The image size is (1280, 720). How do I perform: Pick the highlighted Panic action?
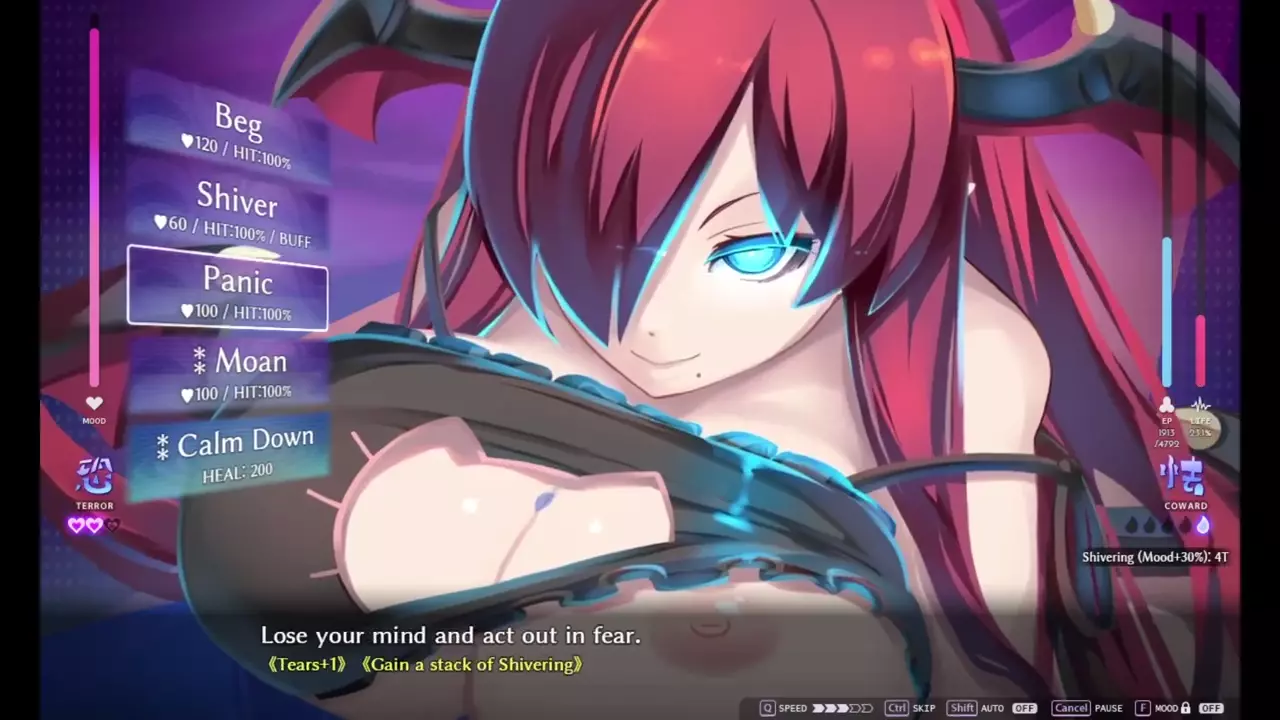click(228, 289)
